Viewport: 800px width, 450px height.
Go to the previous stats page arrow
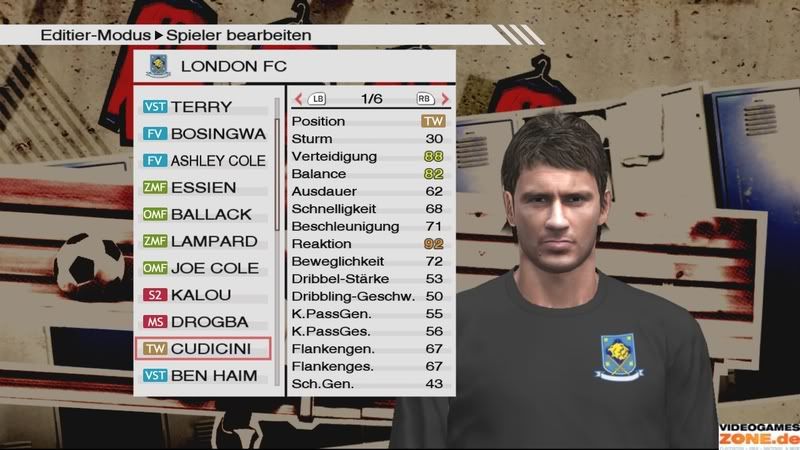[298, 99]
